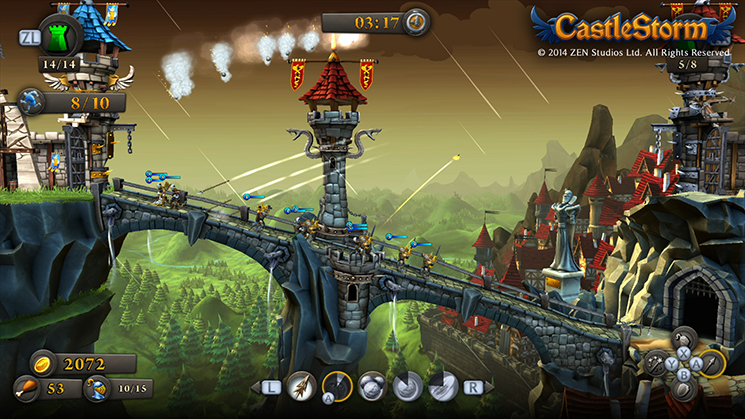Choose the highlighted ammo slot with yellow ring
This screenshot has width=745, height=419.
336,386
